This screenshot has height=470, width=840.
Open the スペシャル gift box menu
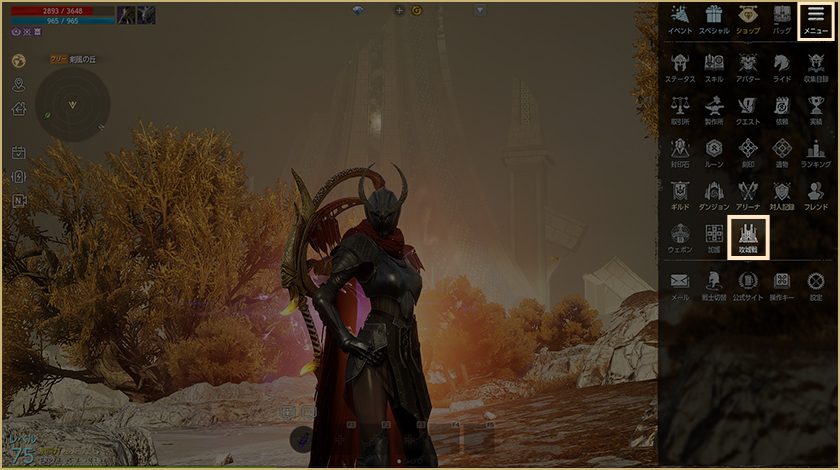click(713, 19)
